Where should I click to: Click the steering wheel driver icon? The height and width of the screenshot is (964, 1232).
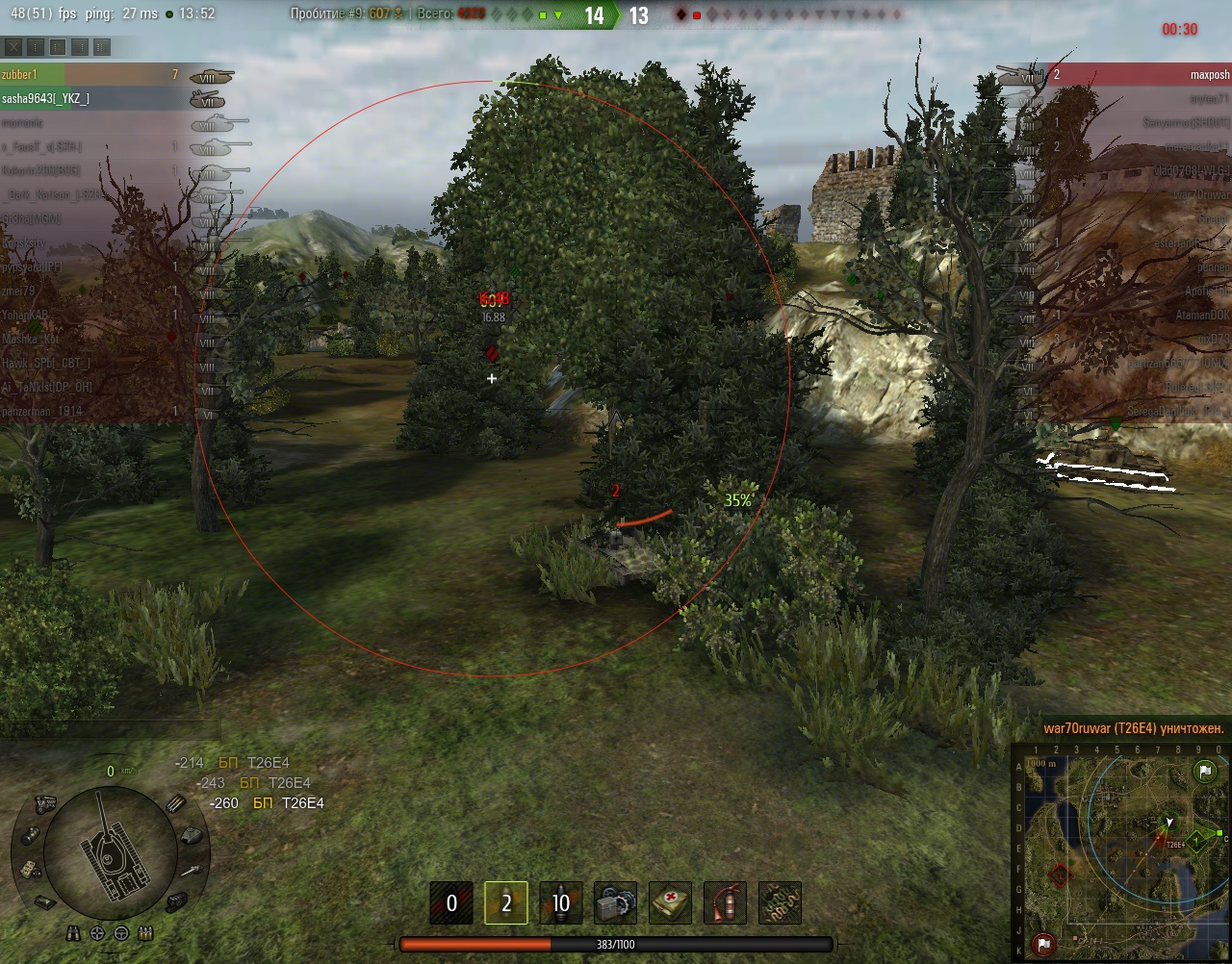(121, 932)
